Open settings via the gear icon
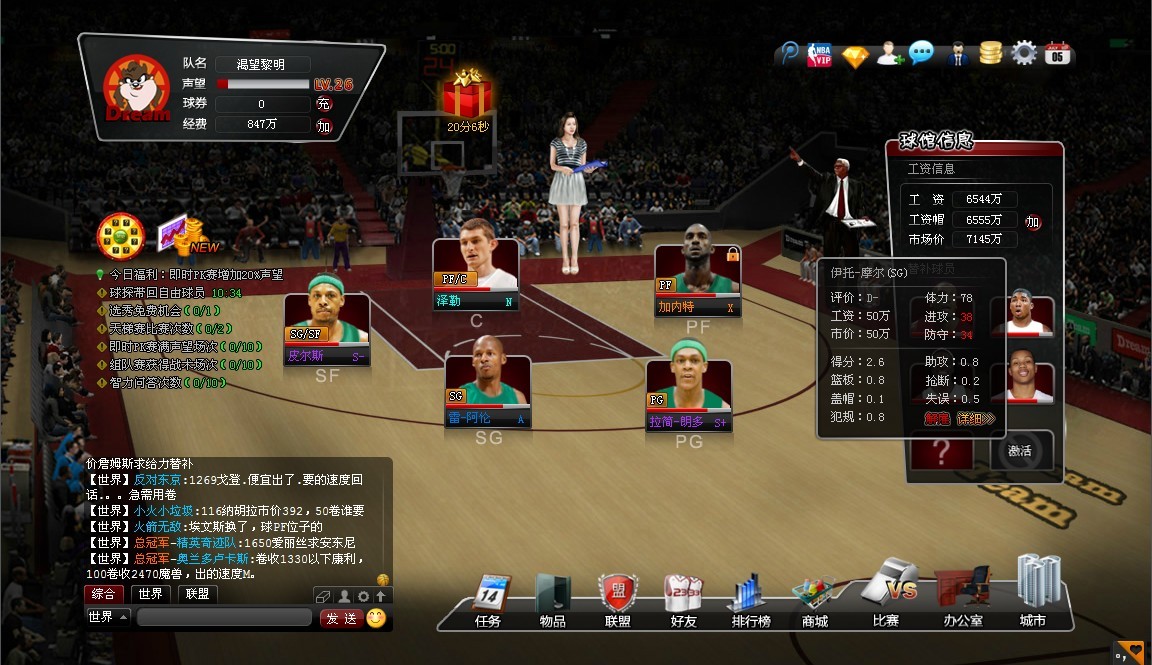This screenshot has height=665, width=1152. [1022, 53]
